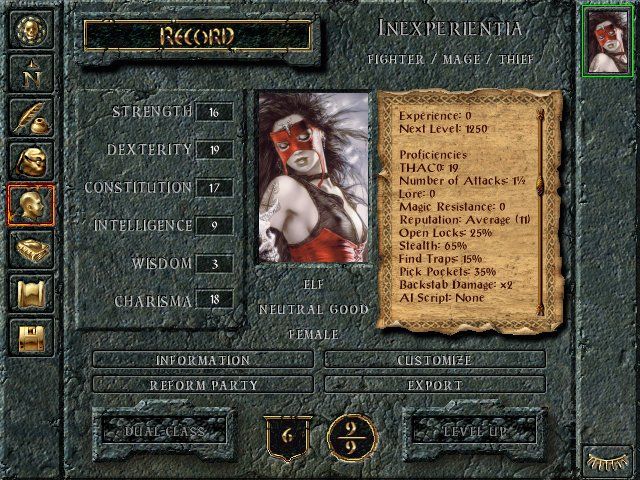Click the closed-eye rest button
Viewport: 640px width, 480px height.
(x=607, y=461)
